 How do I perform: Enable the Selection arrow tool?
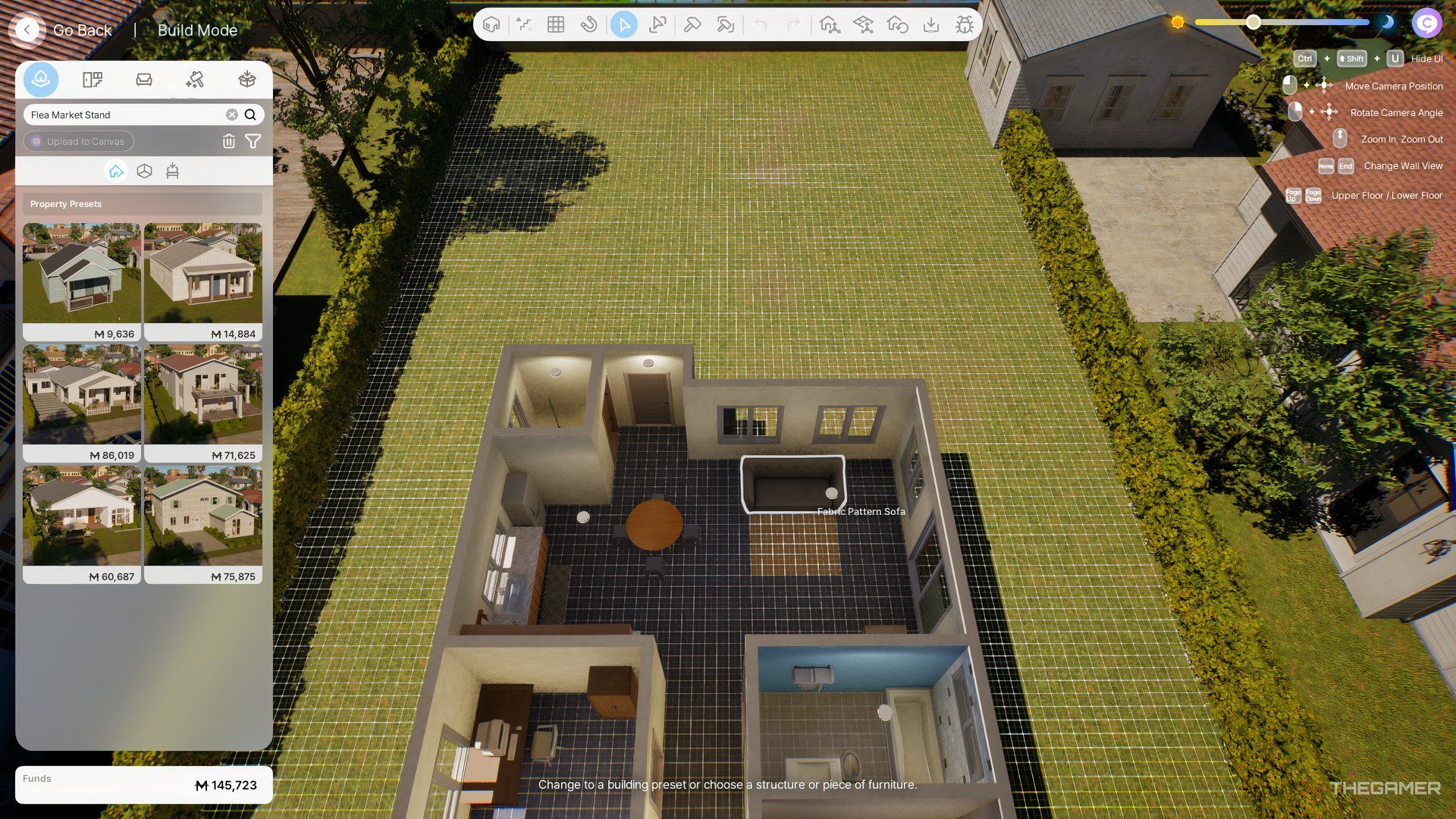[x=623, y=24]
